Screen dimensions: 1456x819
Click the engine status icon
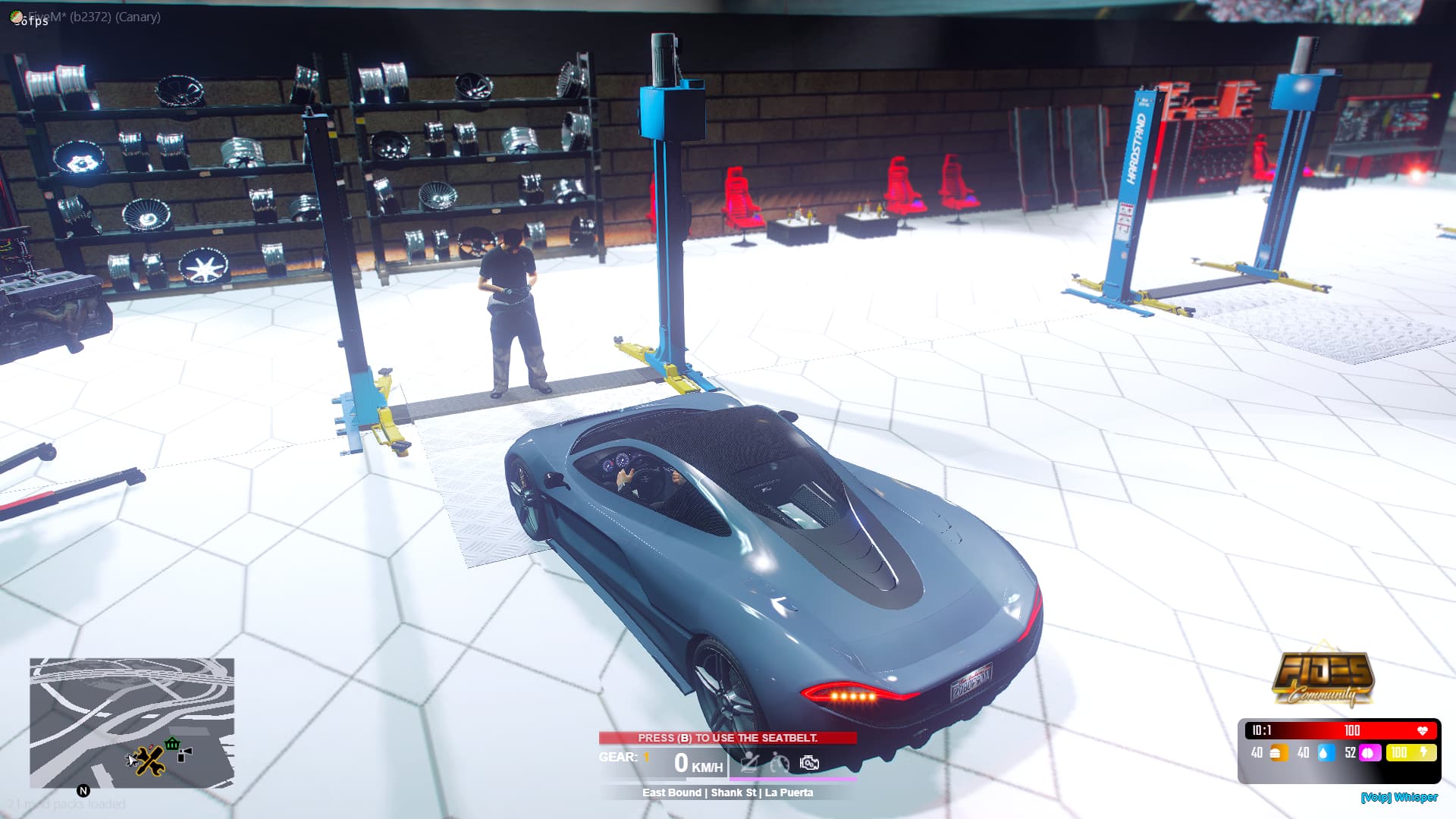(x=809, y=762)
